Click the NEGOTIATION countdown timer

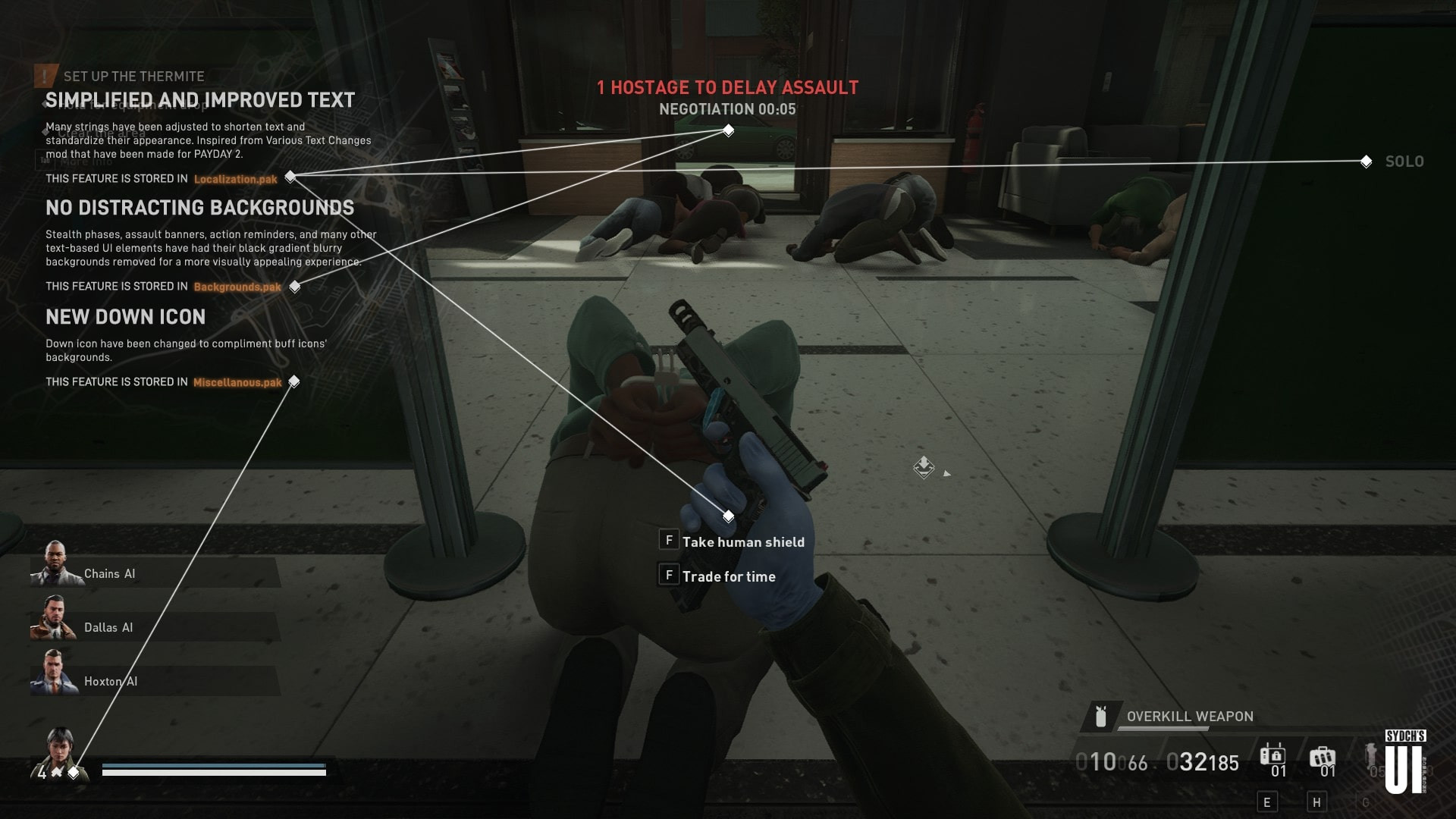point(728,108)
